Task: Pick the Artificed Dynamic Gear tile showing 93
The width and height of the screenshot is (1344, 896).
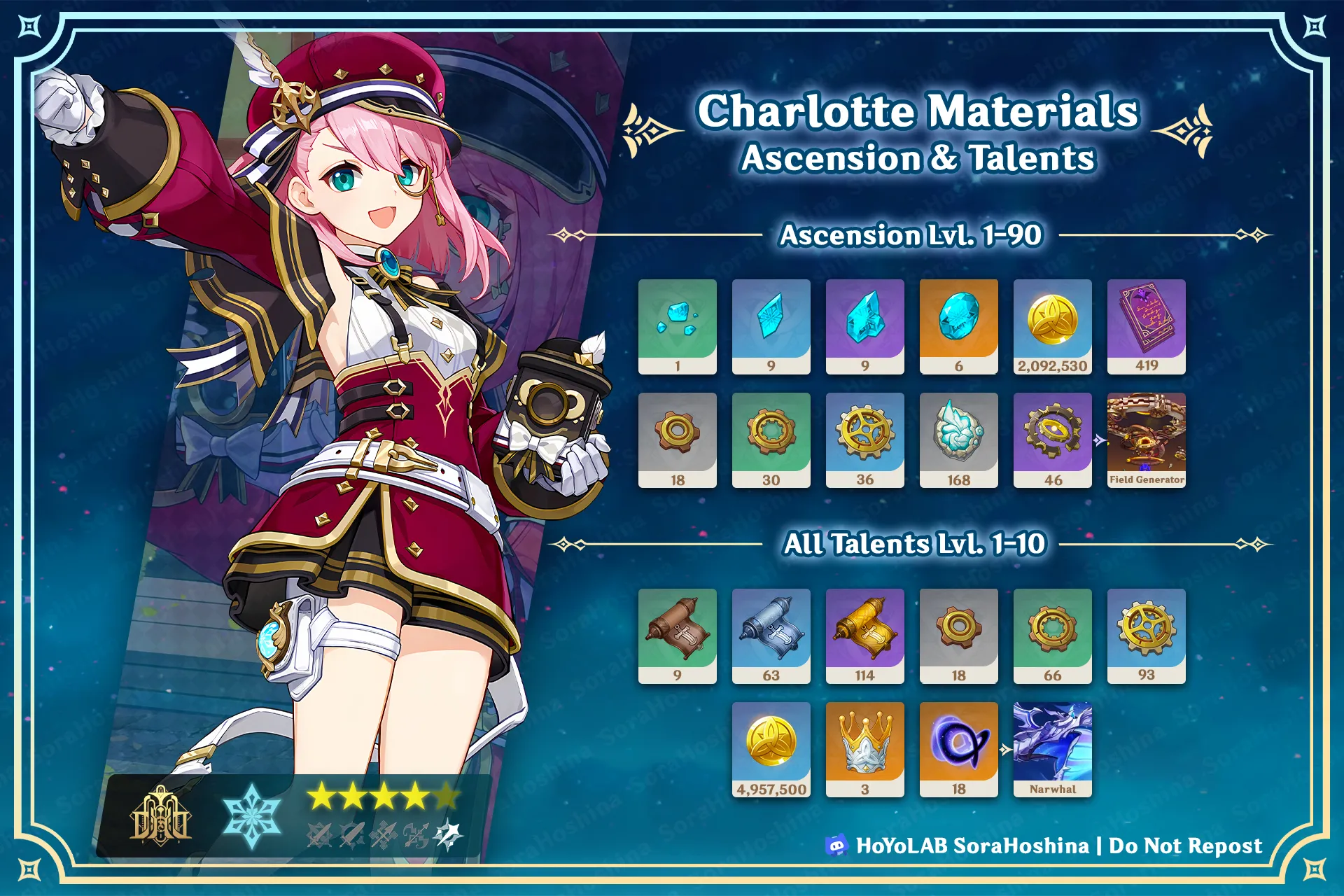Action: pos(1146,636)
